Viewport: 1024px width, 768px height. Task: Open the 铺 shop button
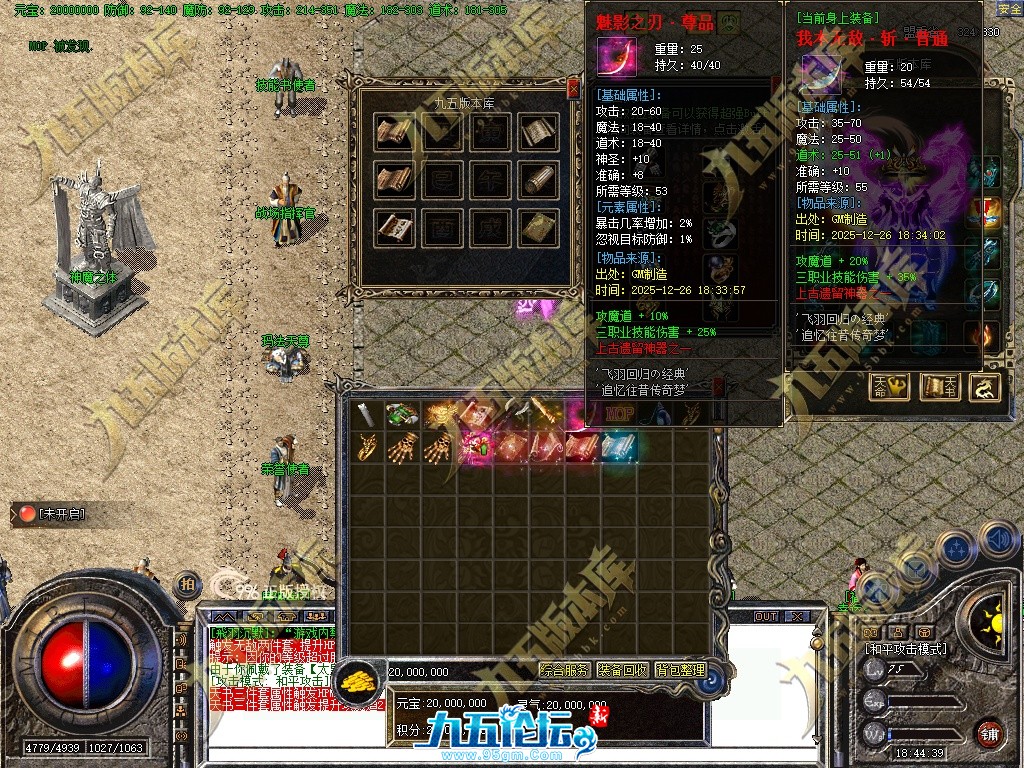pyautogui.click(x=988, y=733)
